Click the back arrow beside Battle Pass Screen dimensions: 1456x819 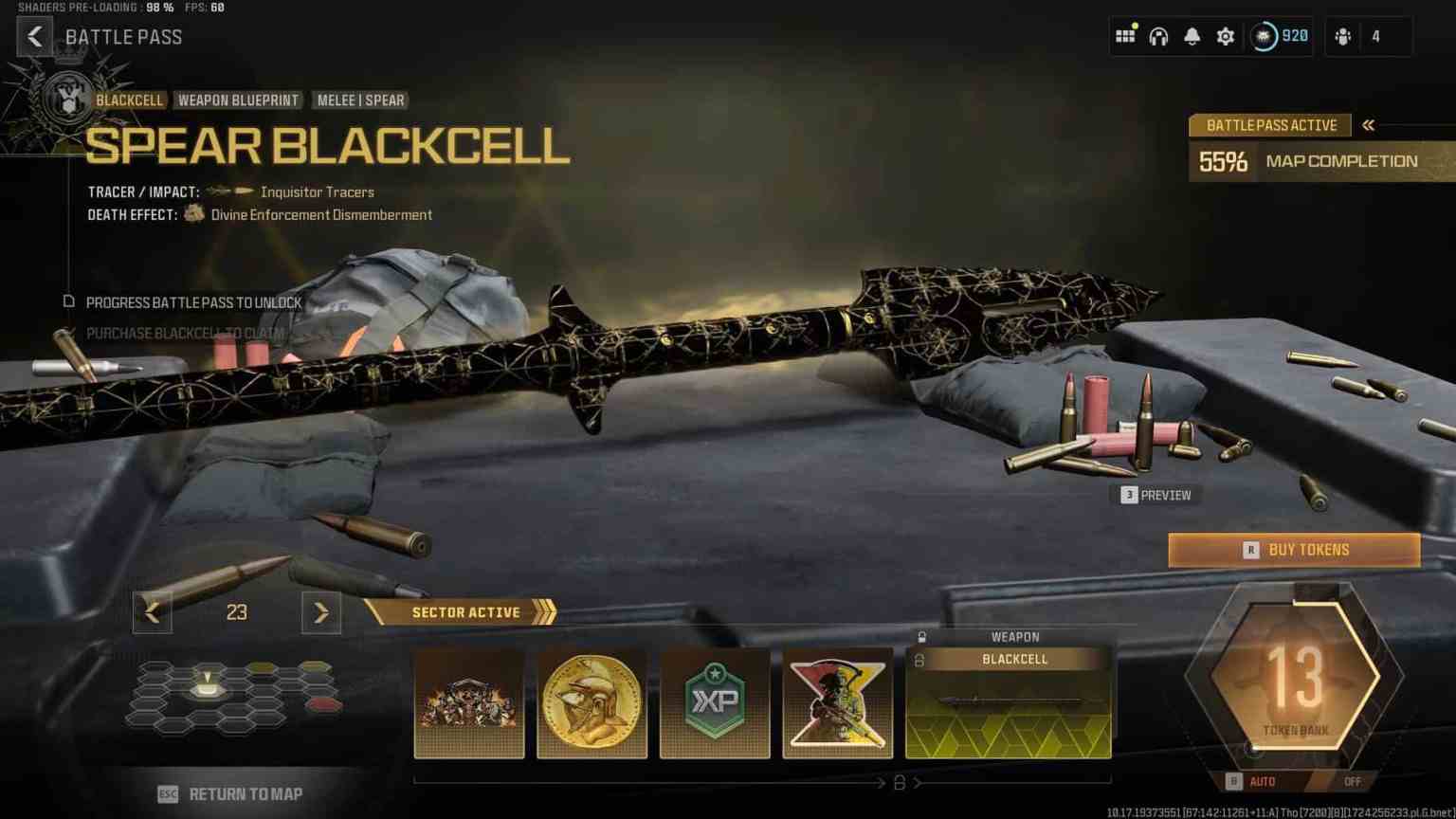click(x=35, y=36)
